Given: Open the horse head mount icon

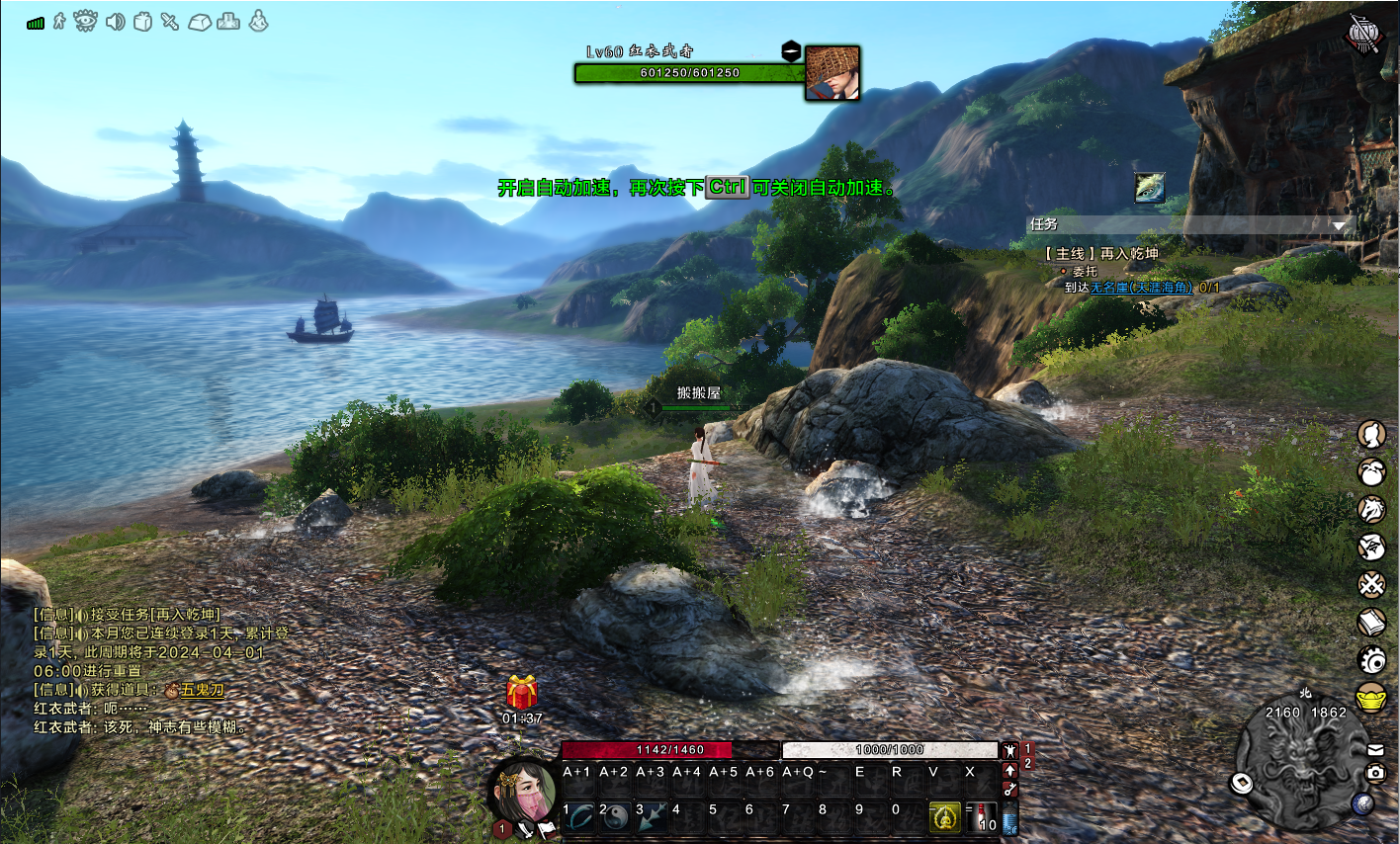Looking at the screenshot, I should [1371, 509].
